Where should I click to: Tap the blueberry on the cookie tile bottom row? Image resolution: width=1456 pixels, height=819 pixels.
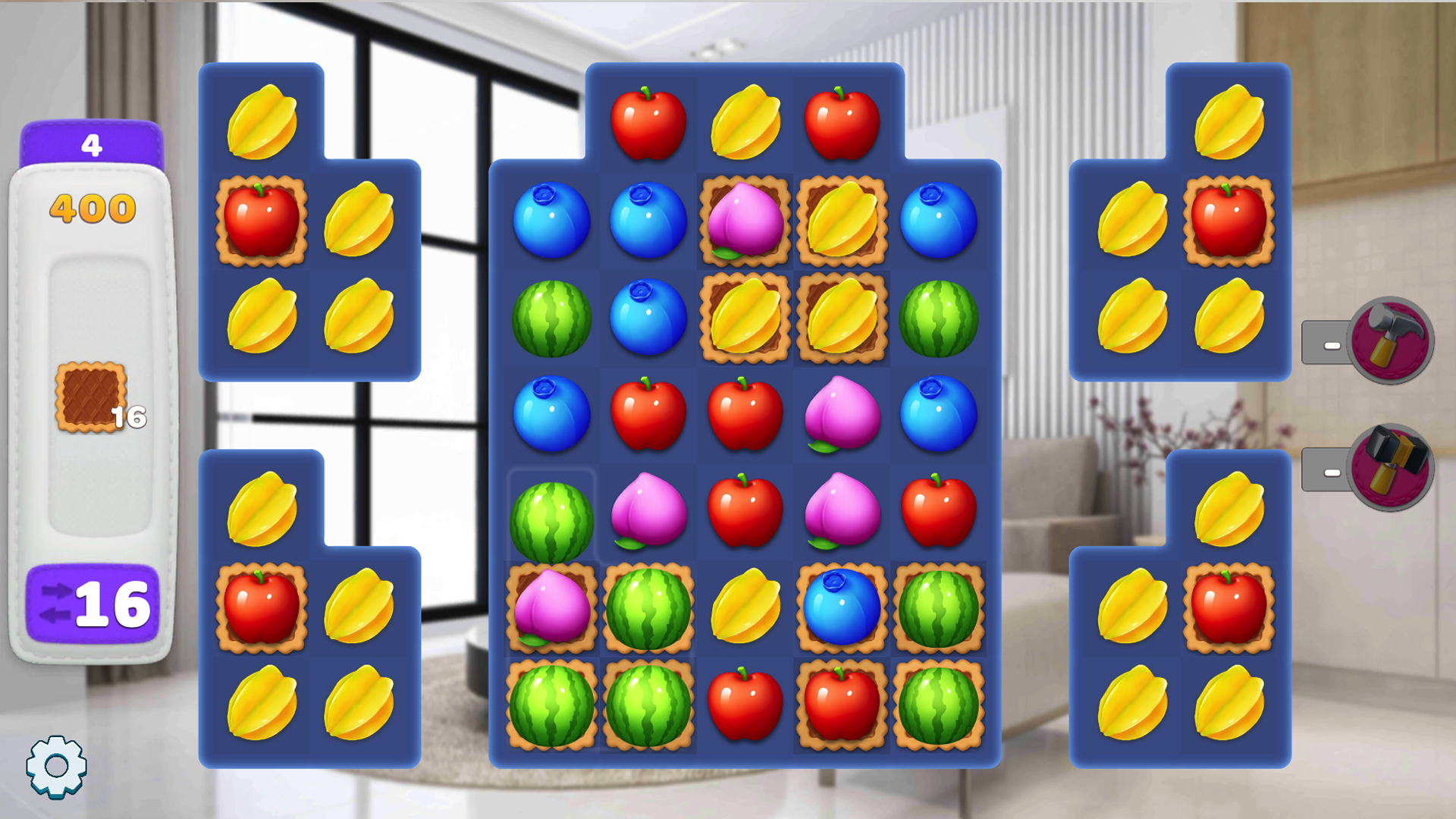[x=842, y=607]
